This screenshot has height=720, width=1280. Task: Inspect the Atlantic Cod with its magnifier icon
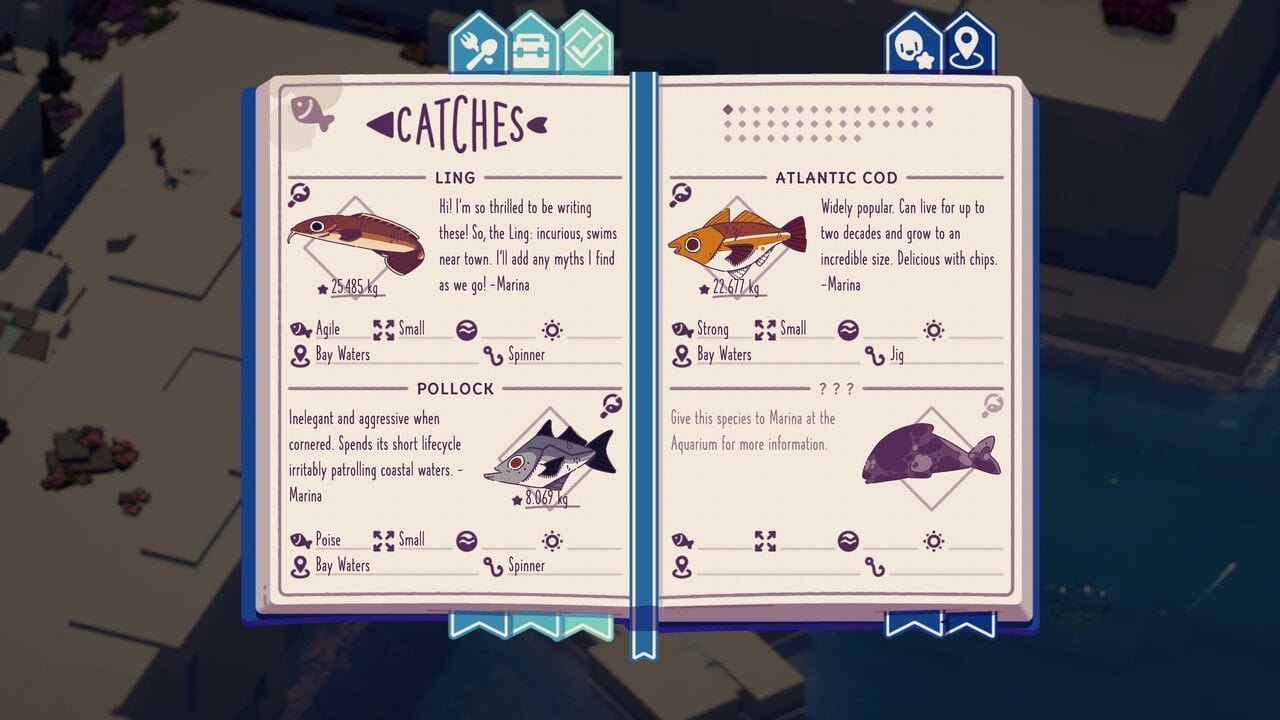pos(681,195)
